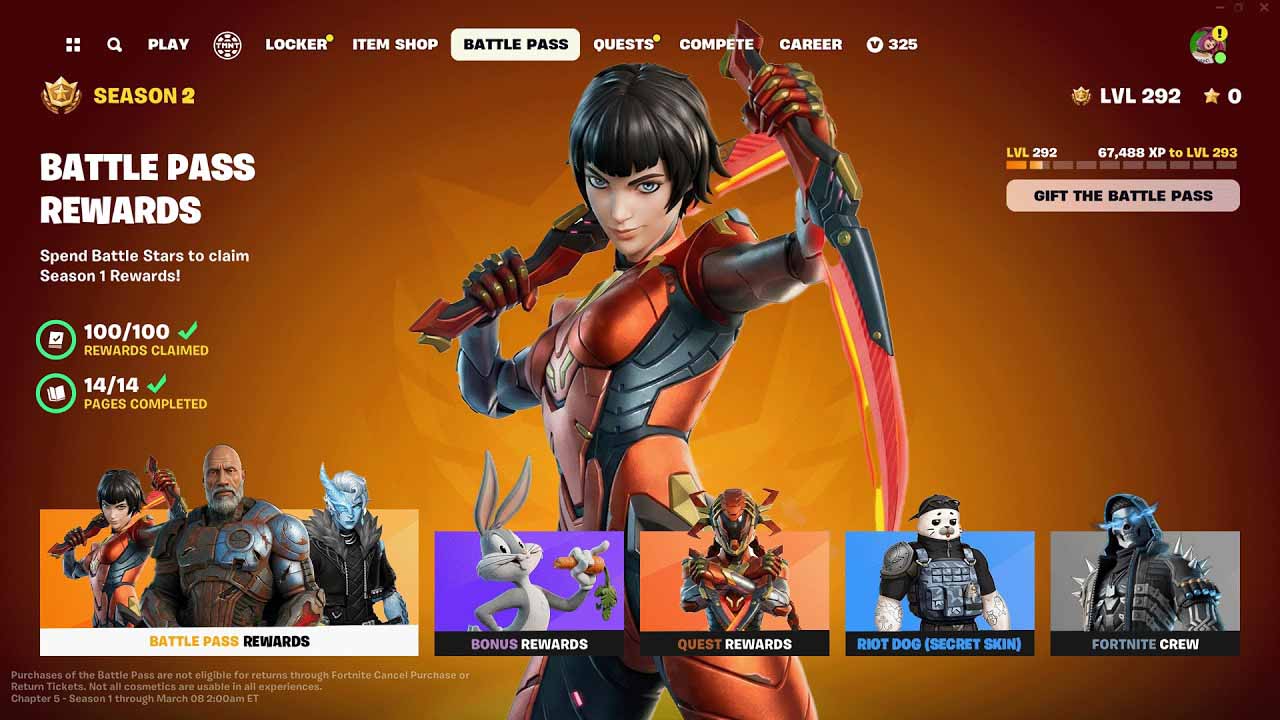This screenshot has width=1280, height=720.
Task: Open the Bonus Rewards tile
Action: click(x=529, y=593)
